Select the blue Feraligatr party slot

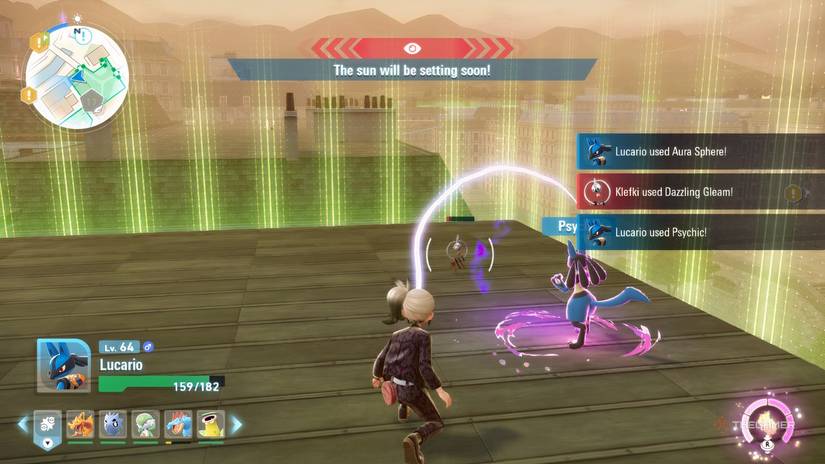click(178, 425)
